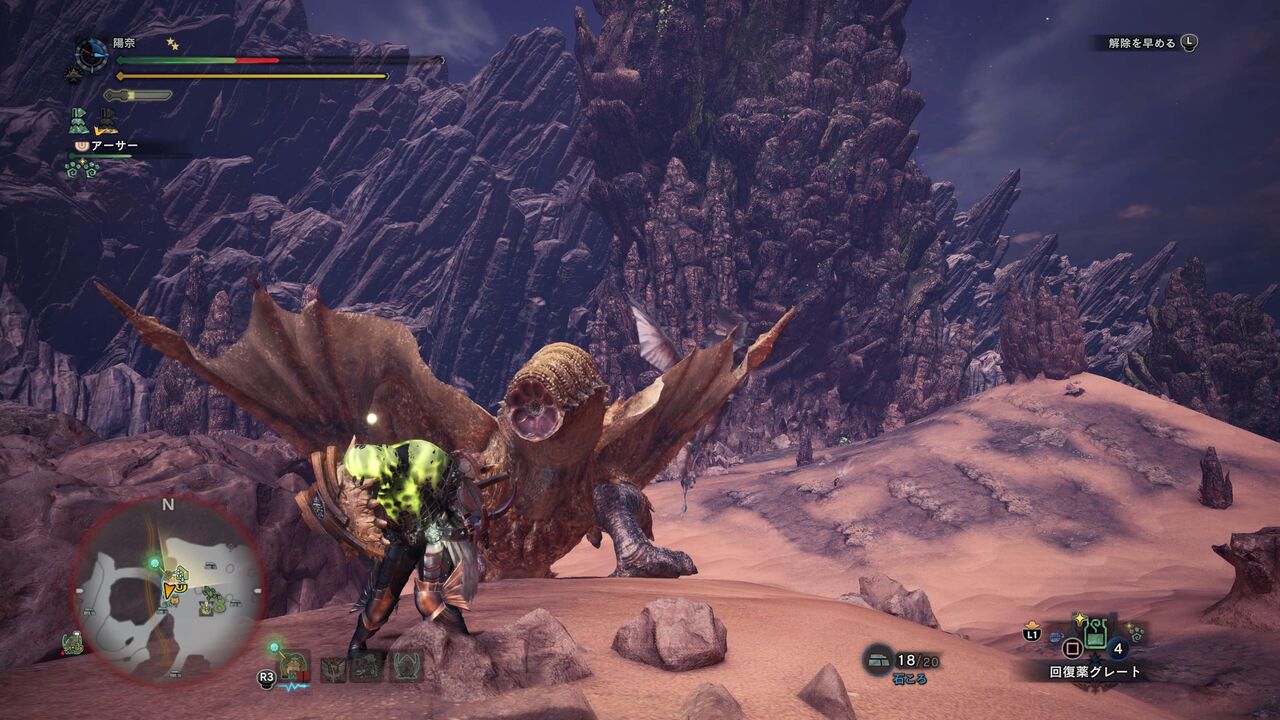Click the dark mantle icon with yellow base
The height and width of the screenshot is (720, 1280).
point(106,122)
